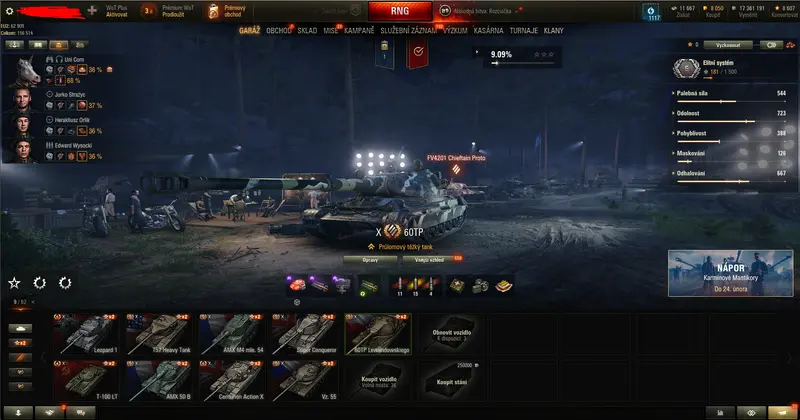Open the KLANY tab
Image resolution: width=800 pixels, height=420 pixels.
pos(553,31)
